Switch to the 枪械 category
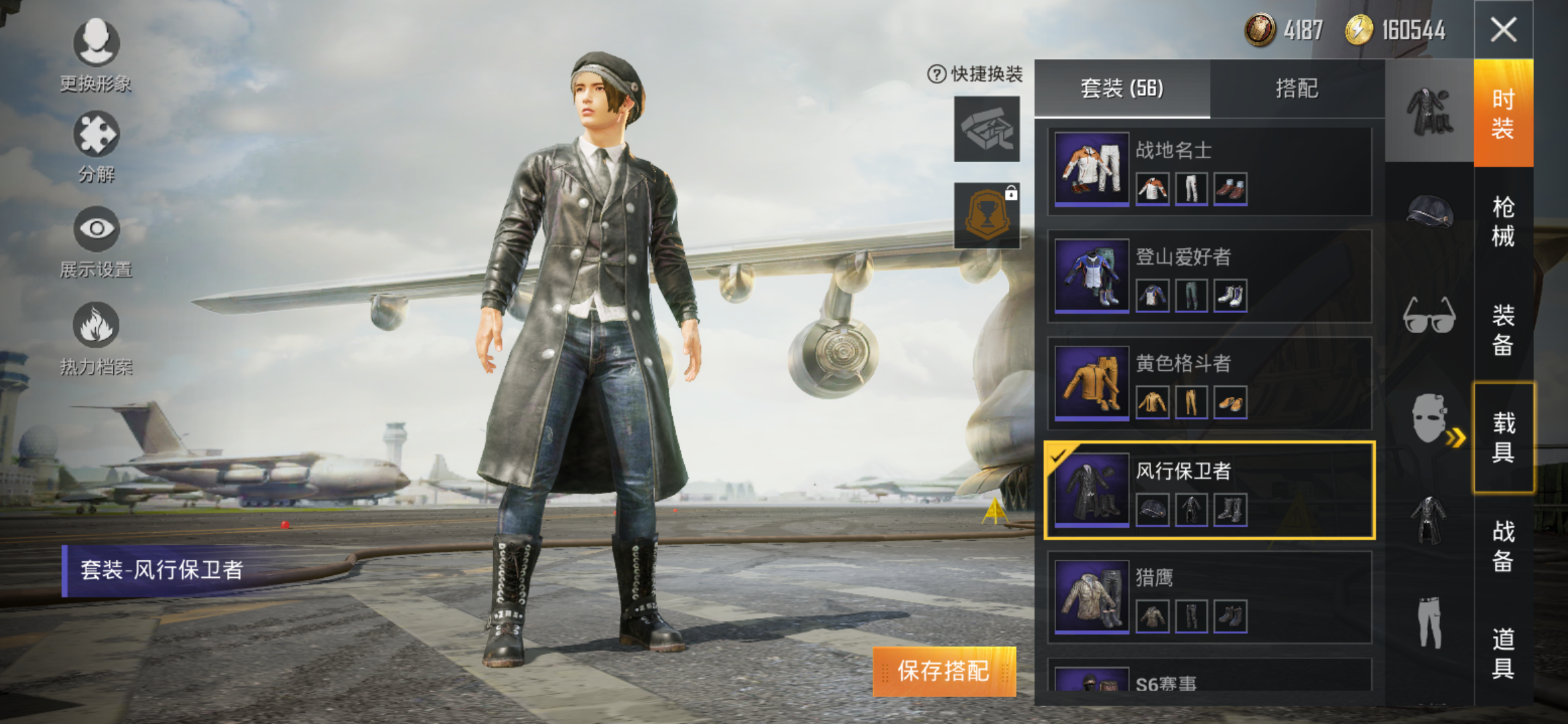Image resolution: width=1568 pixels, height=724 pixels. pyautogui.click(x=1503, y=221)
